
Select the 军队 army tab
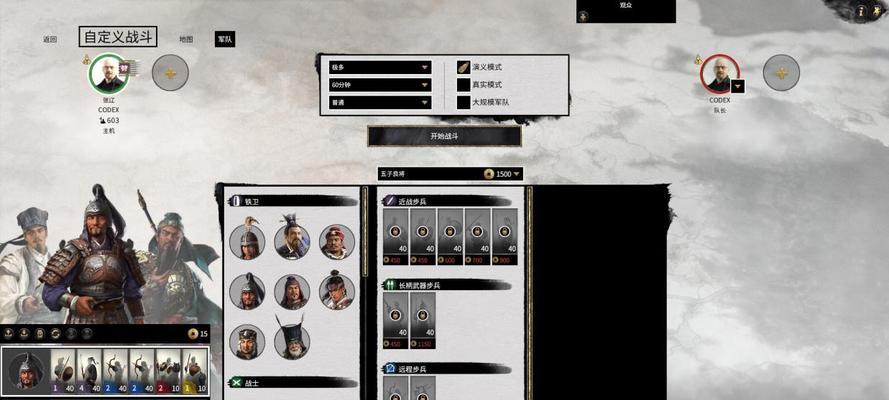[225, 40]
